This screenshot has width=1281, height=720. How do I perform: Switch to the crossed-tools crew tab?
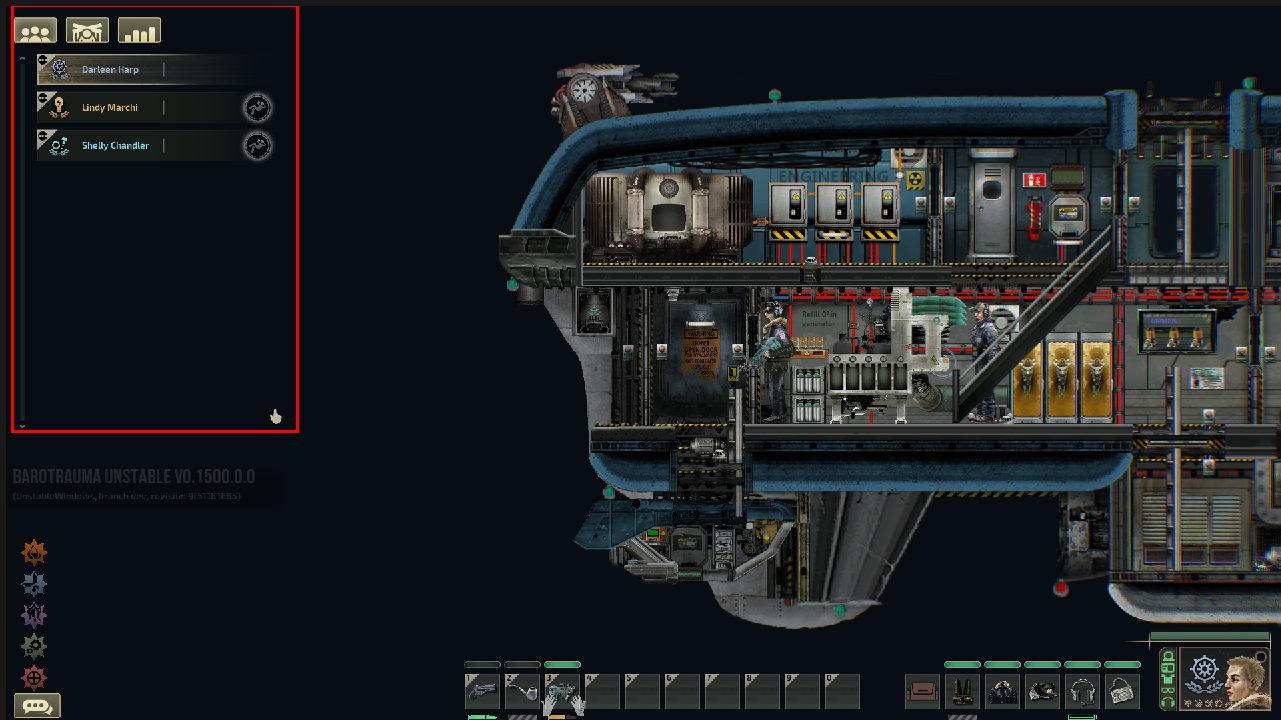pos(87,31)
